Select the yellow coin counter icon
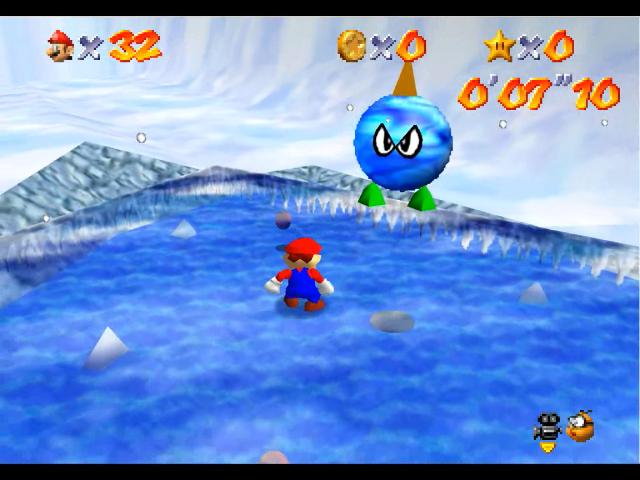Screen dimensions: 640x480 coord(351,44)
